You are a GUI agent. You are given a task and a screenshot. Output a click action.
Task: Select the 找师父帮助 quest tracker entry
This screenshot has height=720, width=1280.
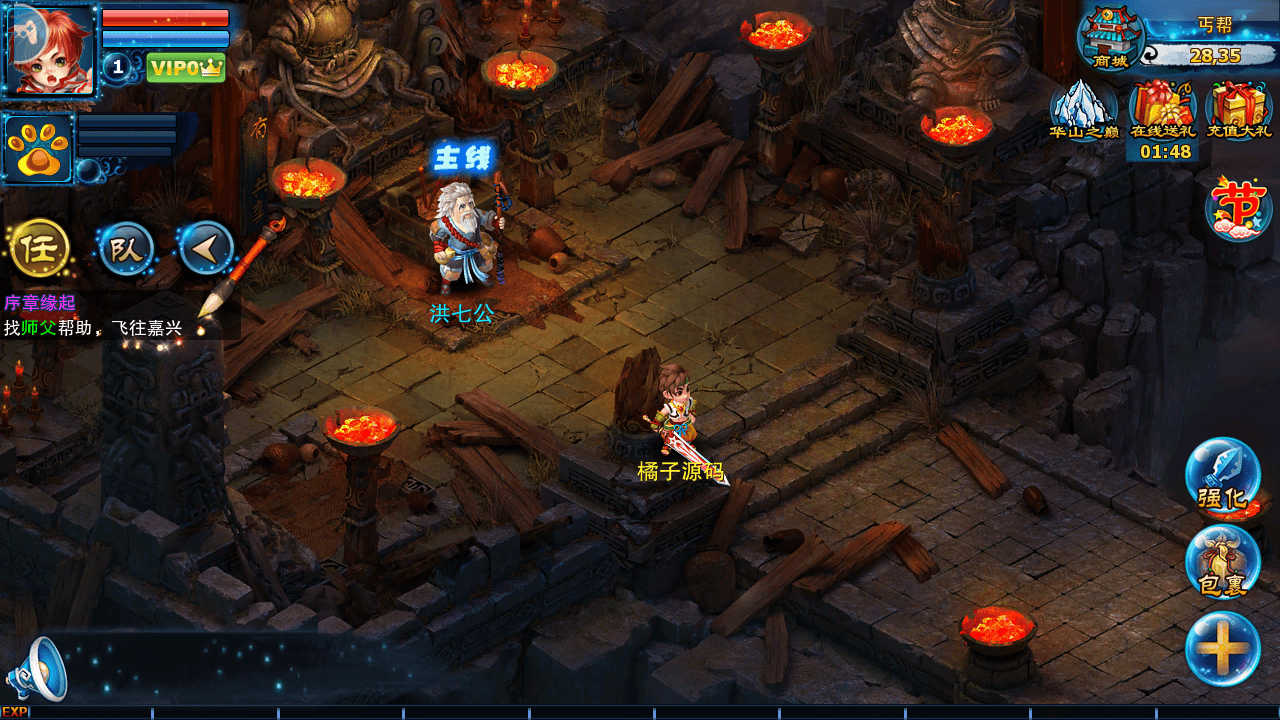93,327
